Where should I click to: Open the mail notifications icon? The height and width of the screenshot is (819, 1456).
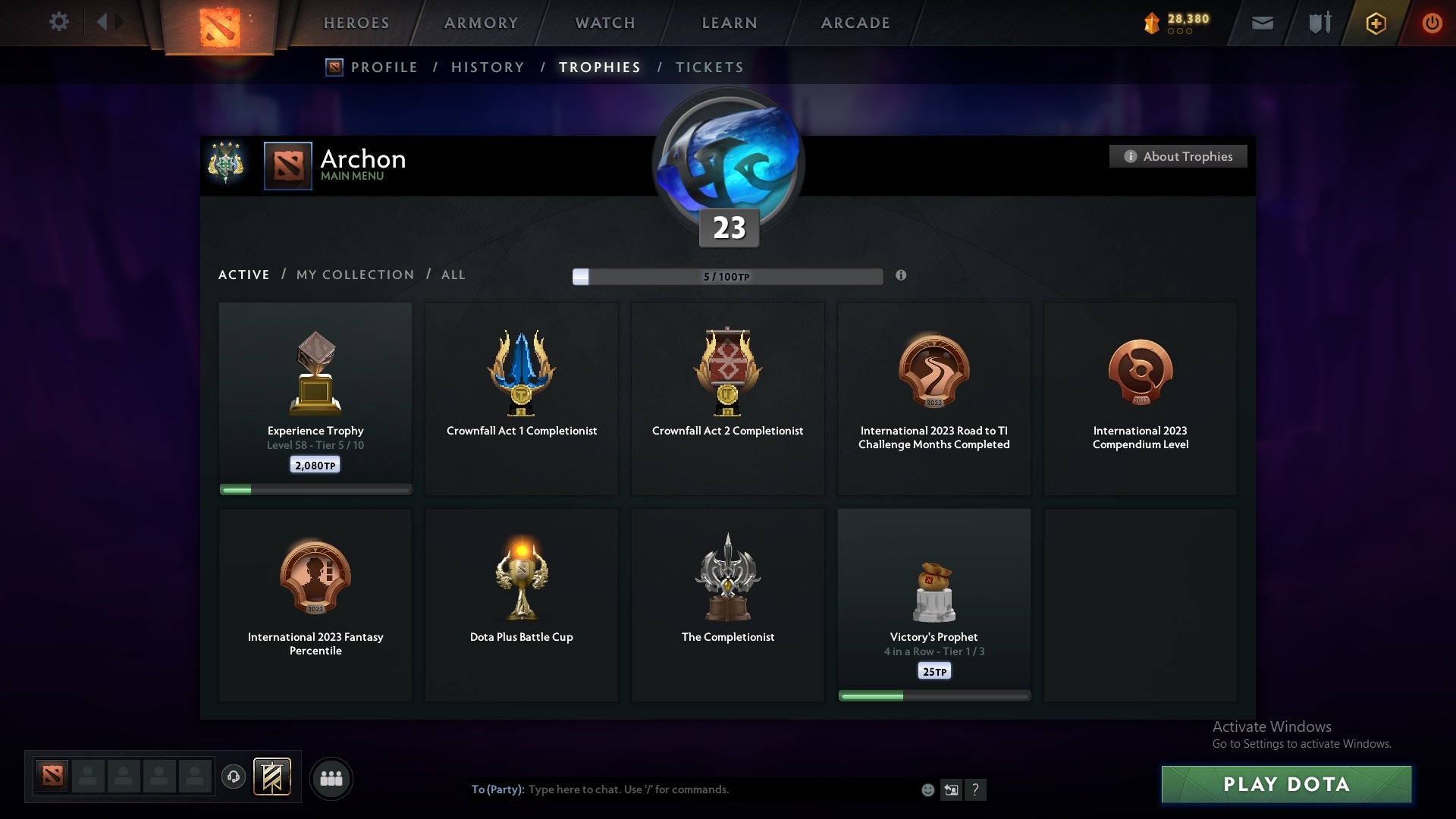(x=1263, y=23)
